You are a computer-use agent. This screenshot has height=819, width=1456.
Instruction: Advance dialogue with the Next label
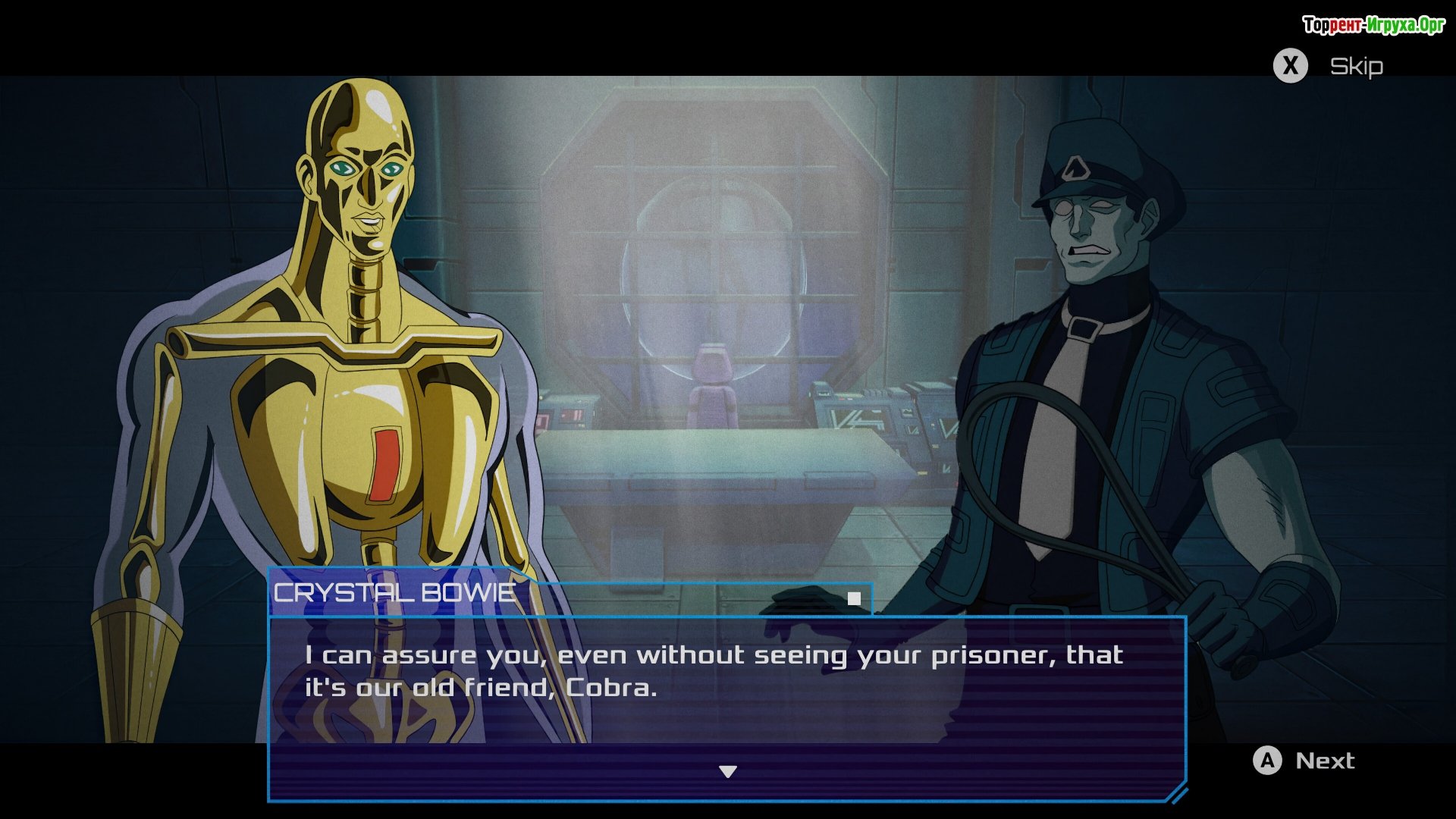click(1324, 761)
